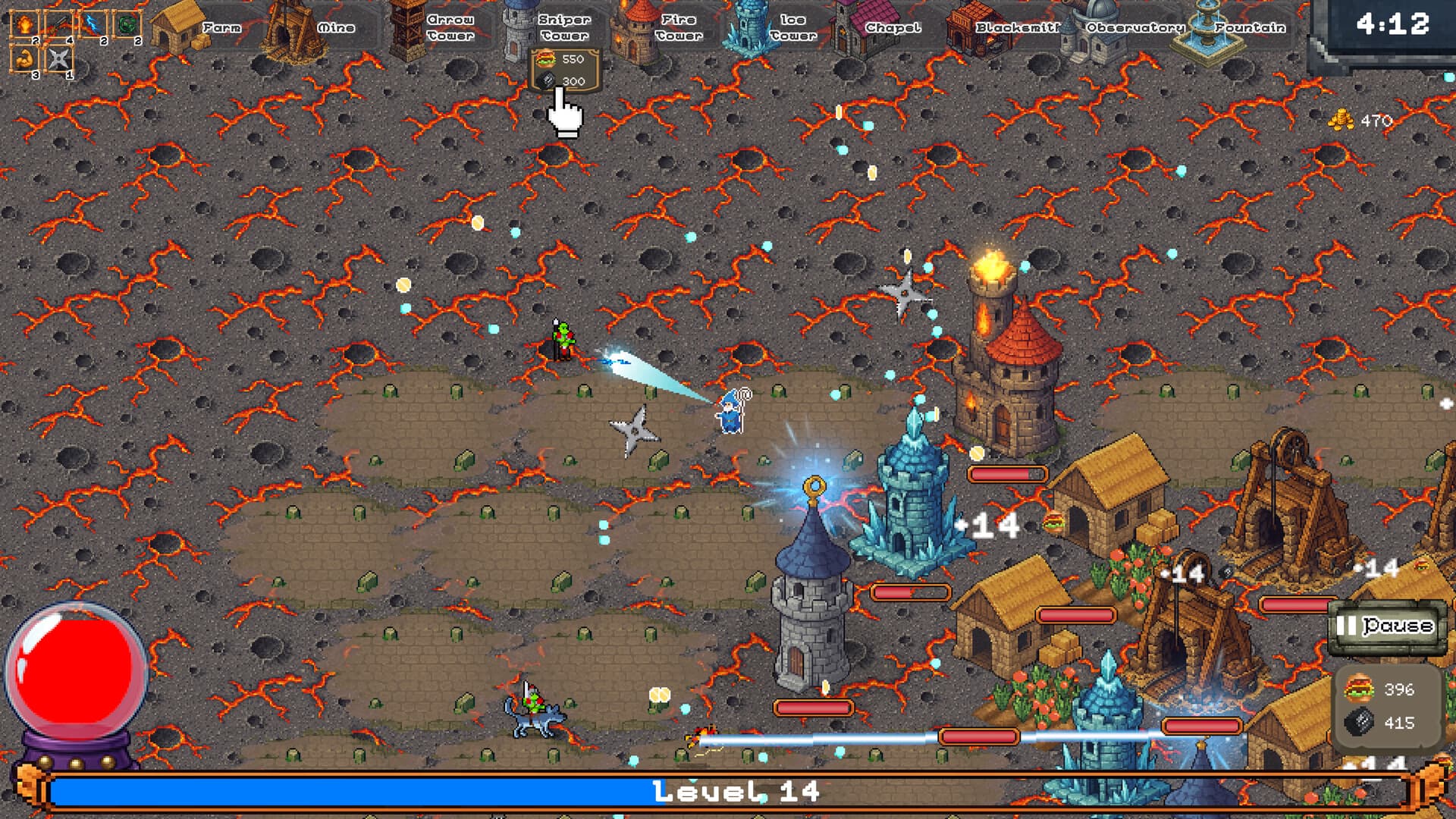Select the green leaf spell icon
The image size is (1456, 819).
pyautogui.click(x=127, y=23)
